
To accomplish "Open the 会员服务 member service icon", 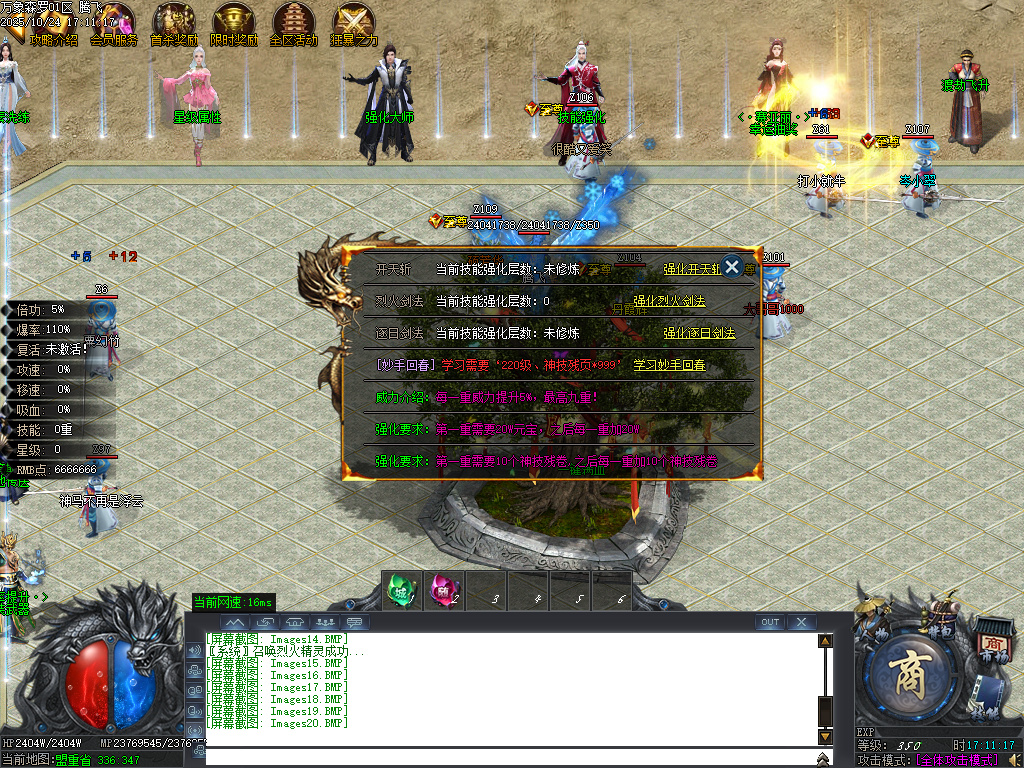I will pos(114,24).
